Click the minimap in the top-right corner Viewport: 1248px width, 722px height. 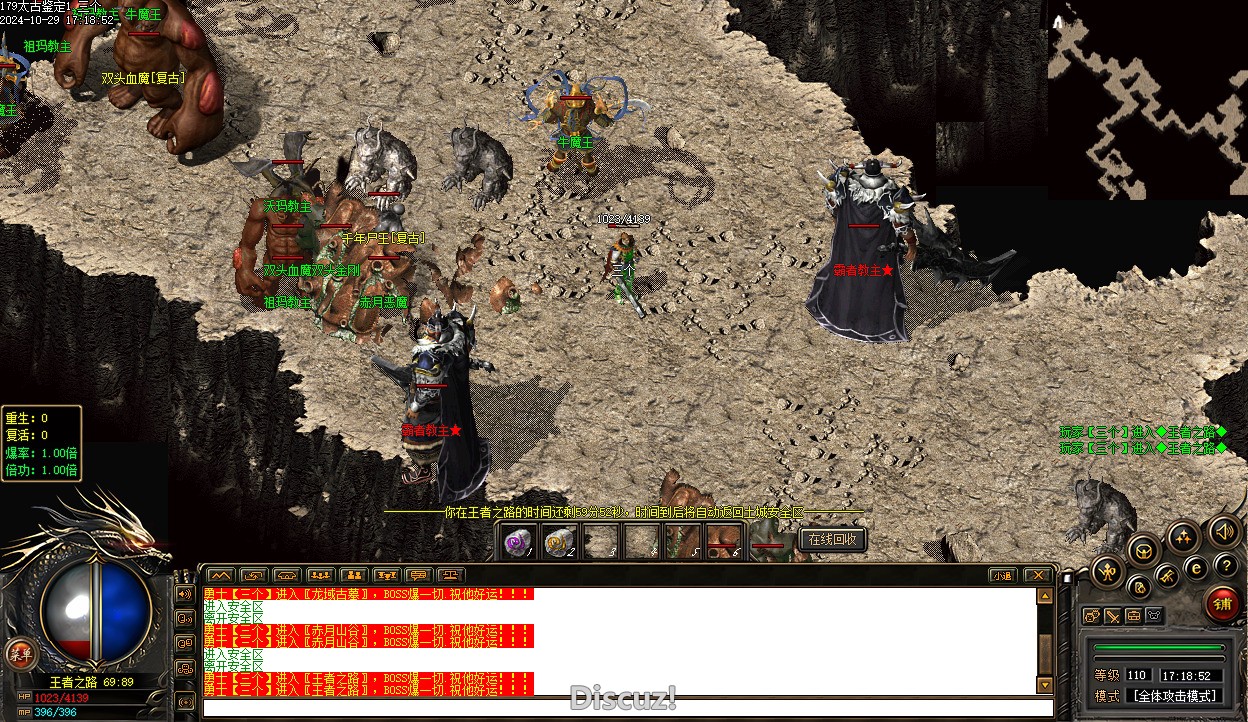[x=1147, y=100]
